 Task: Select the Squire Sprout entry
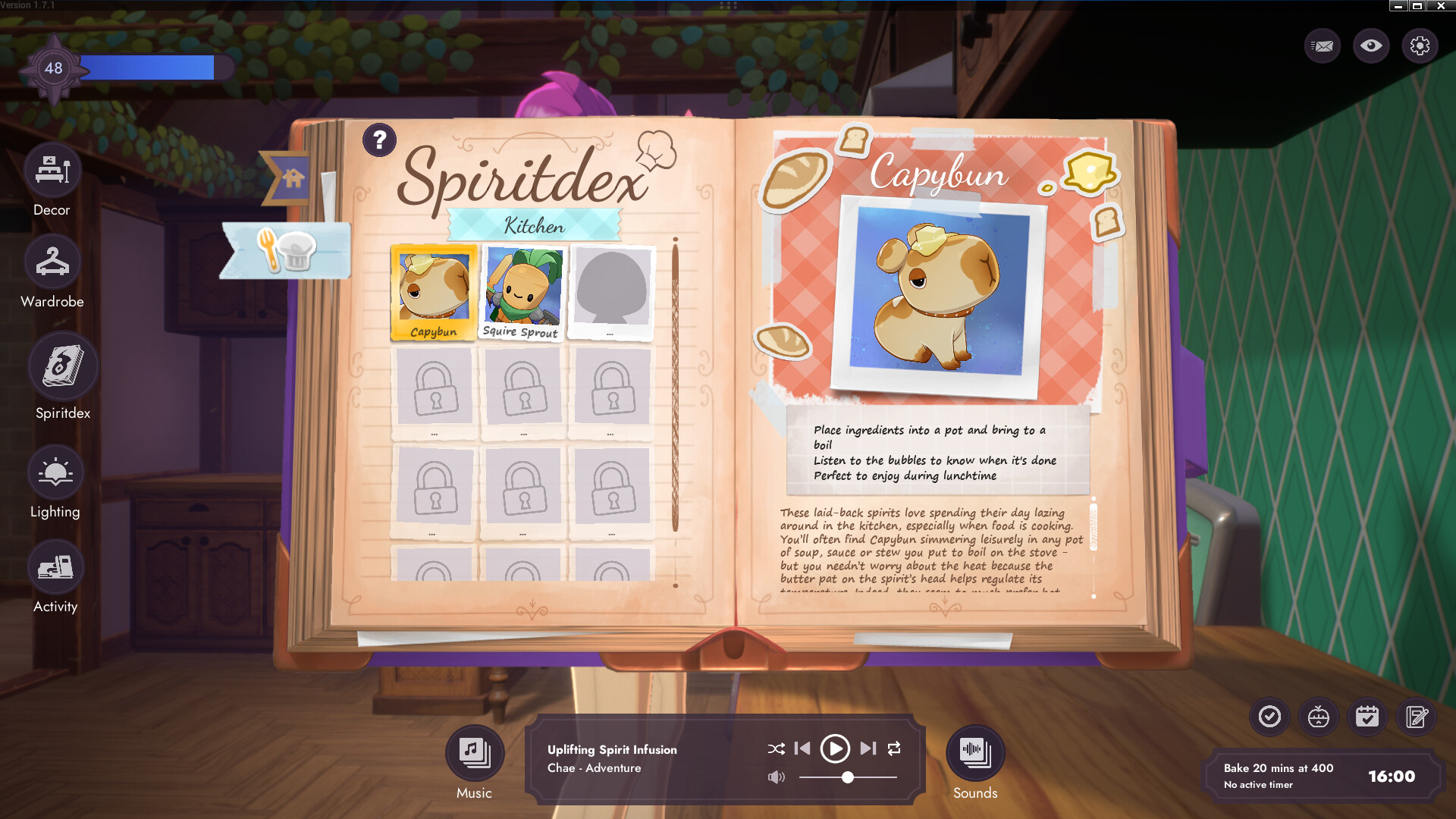point(521,290)
